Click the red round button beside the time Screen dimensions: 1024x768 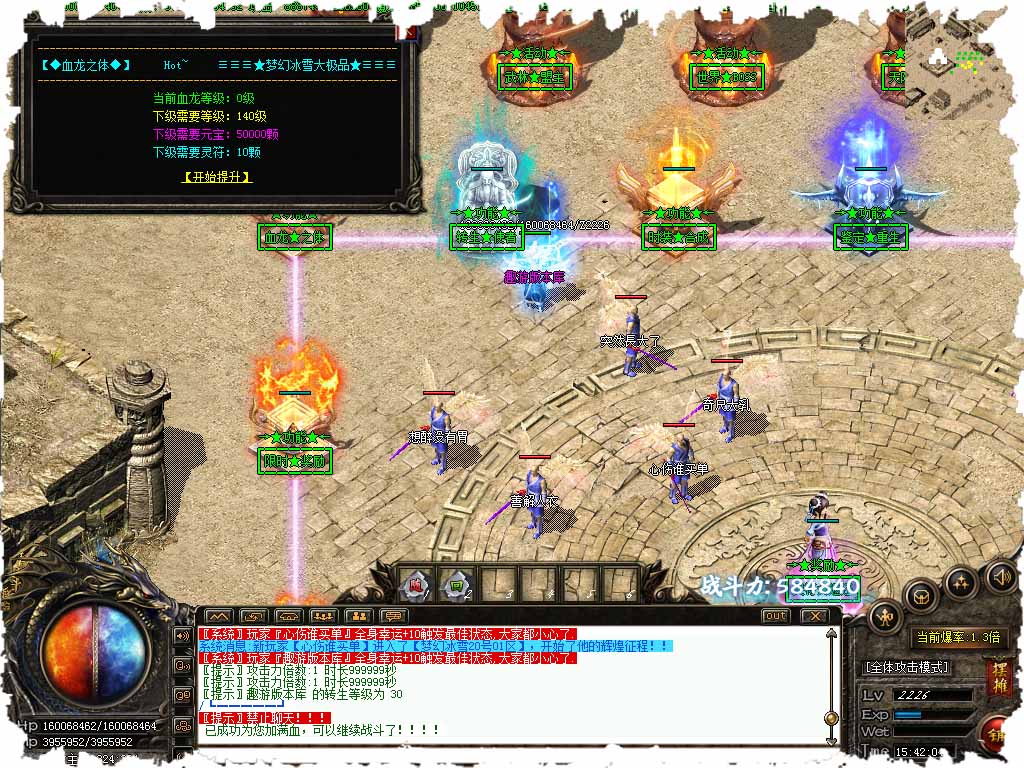click(1000, 735)
